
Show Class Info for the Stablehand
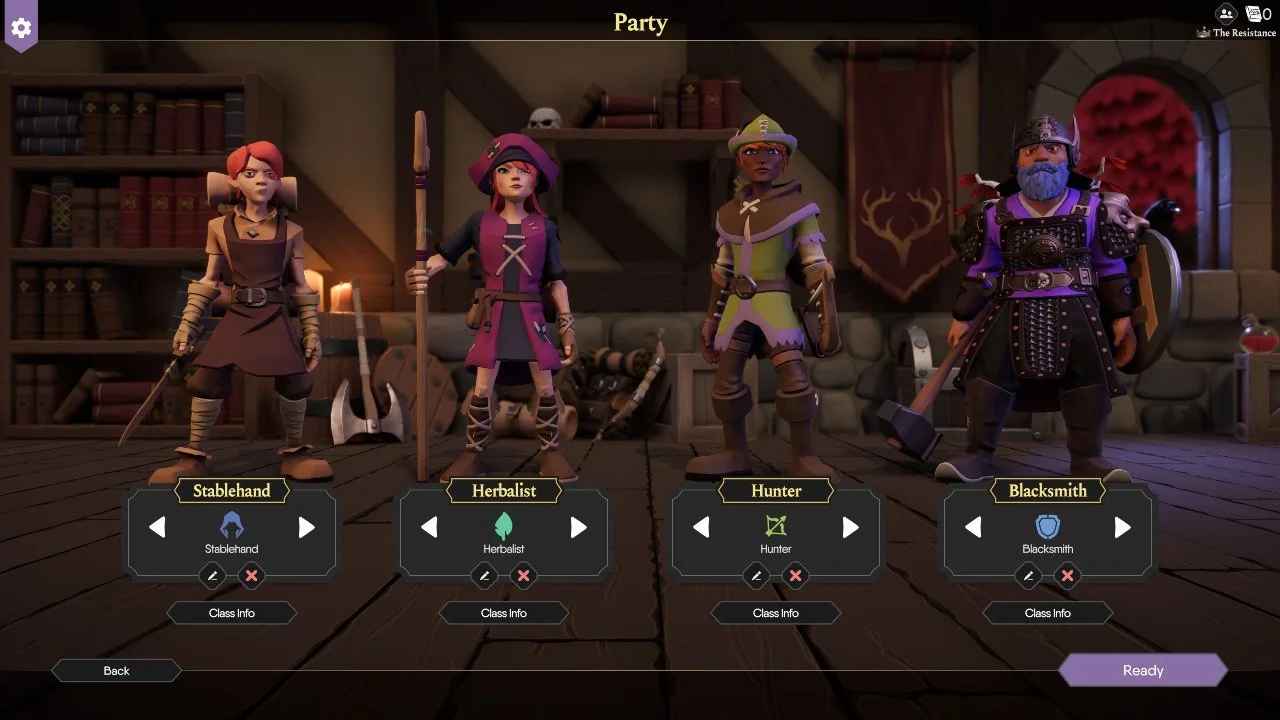pos(232,613)
